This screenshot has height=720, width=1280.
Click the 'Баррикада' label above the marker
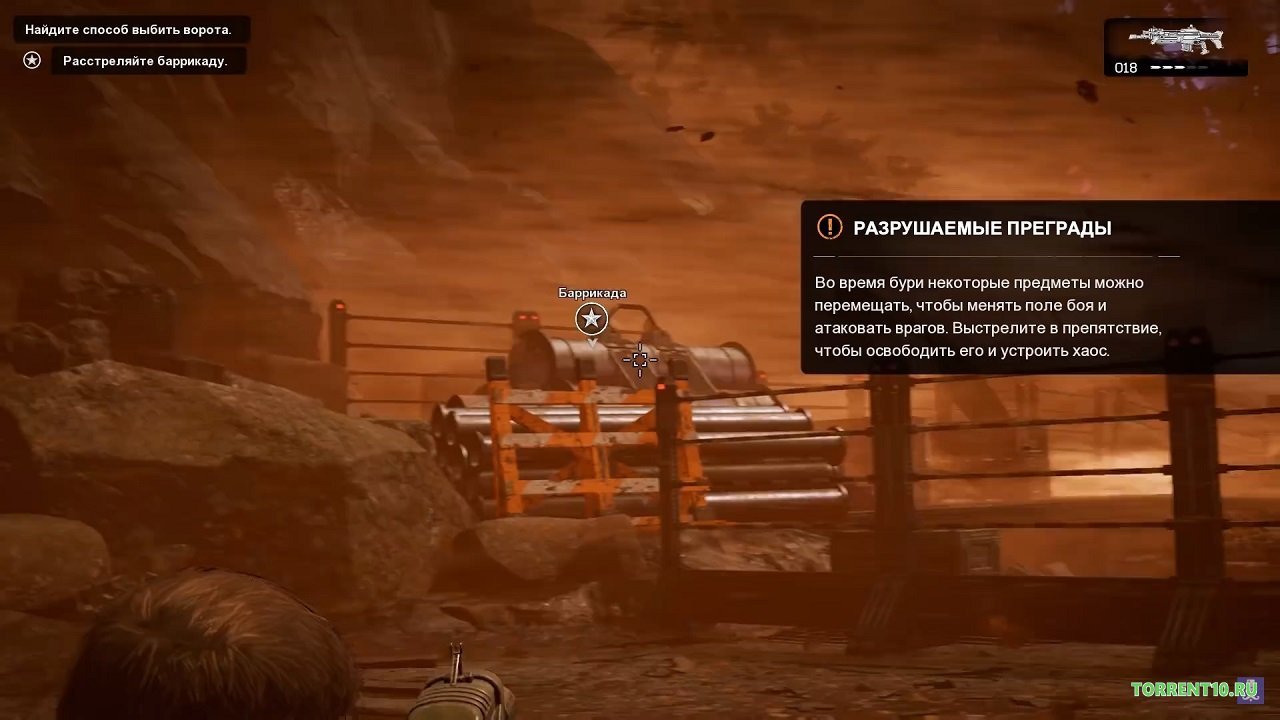click(x=591, y=293)
